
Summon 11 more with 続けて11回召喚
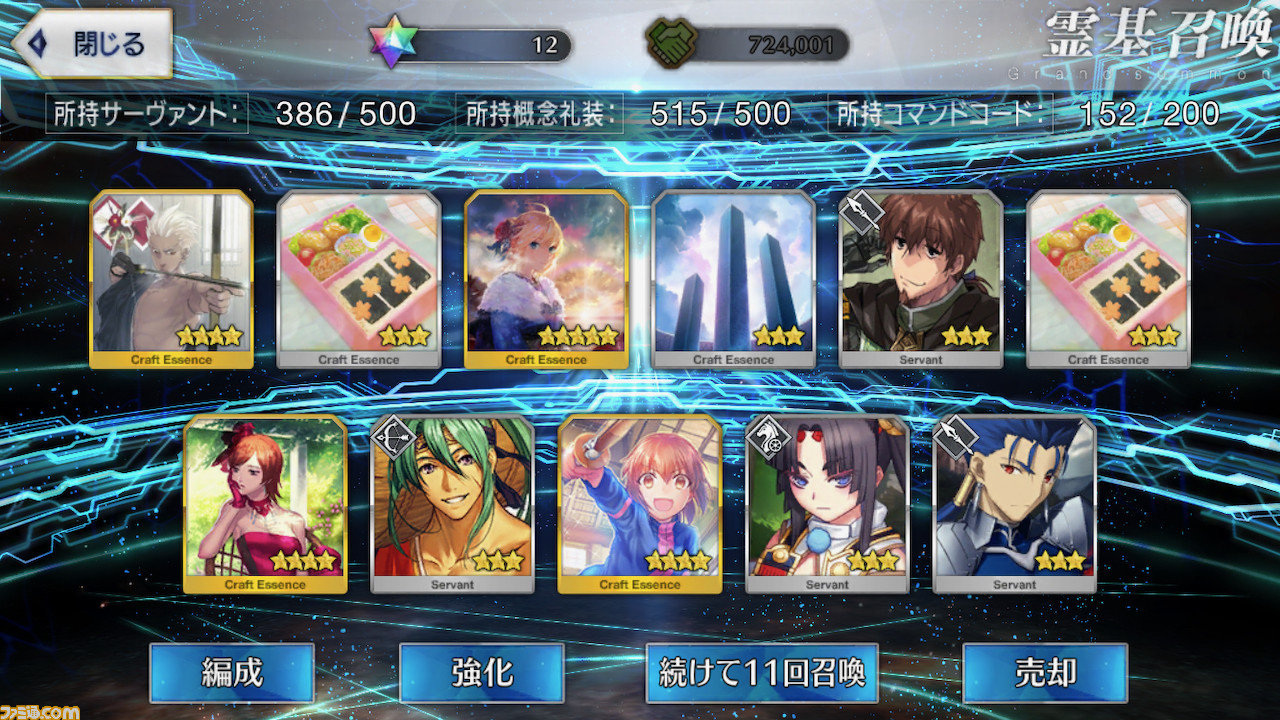tap(762, 672)
